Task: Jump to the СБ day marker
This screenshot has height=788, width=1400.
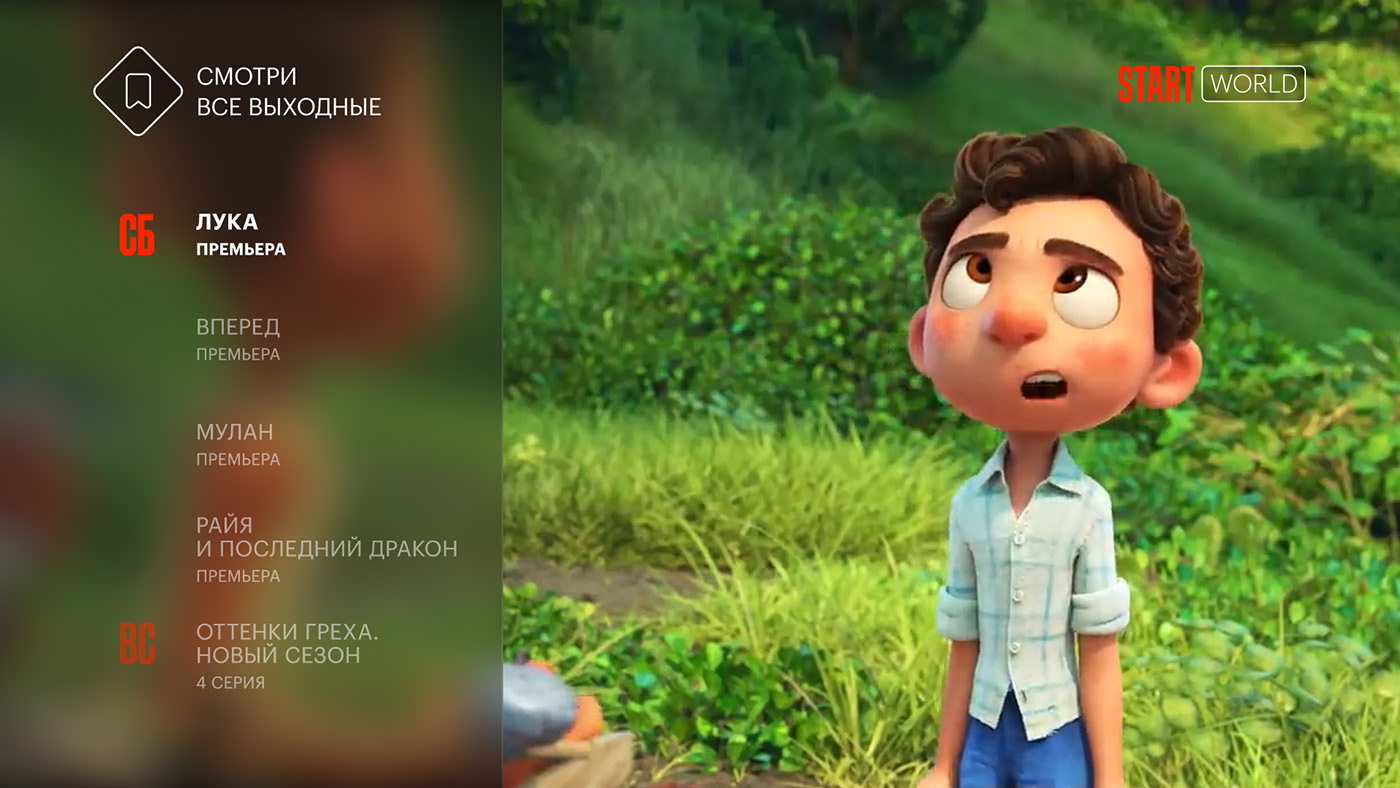Action: tap(137, 235)
